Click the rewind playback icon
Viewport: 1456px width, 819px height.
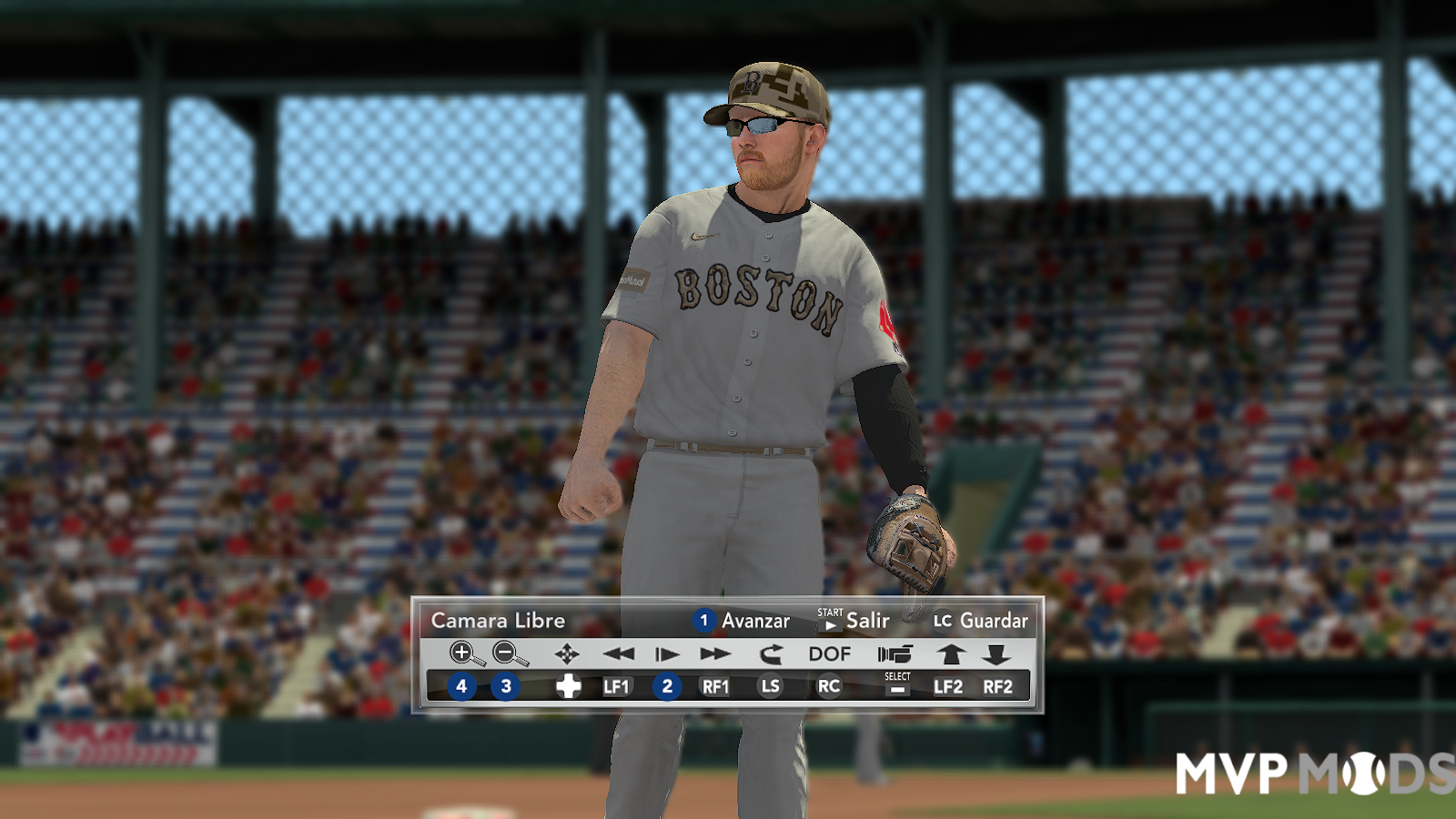click(620, 653)
